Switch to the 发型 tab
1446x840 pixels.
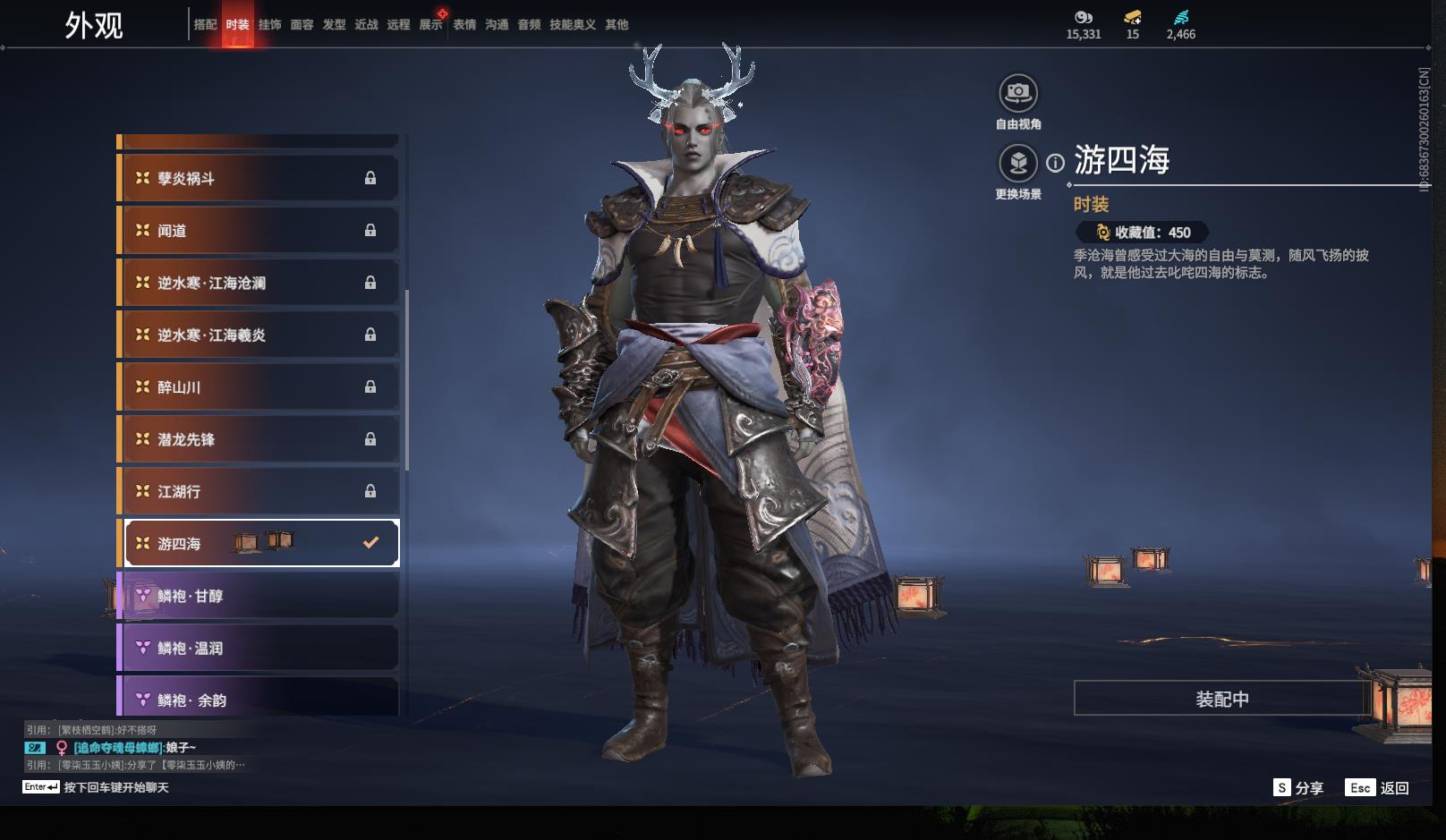coord(334,25)
